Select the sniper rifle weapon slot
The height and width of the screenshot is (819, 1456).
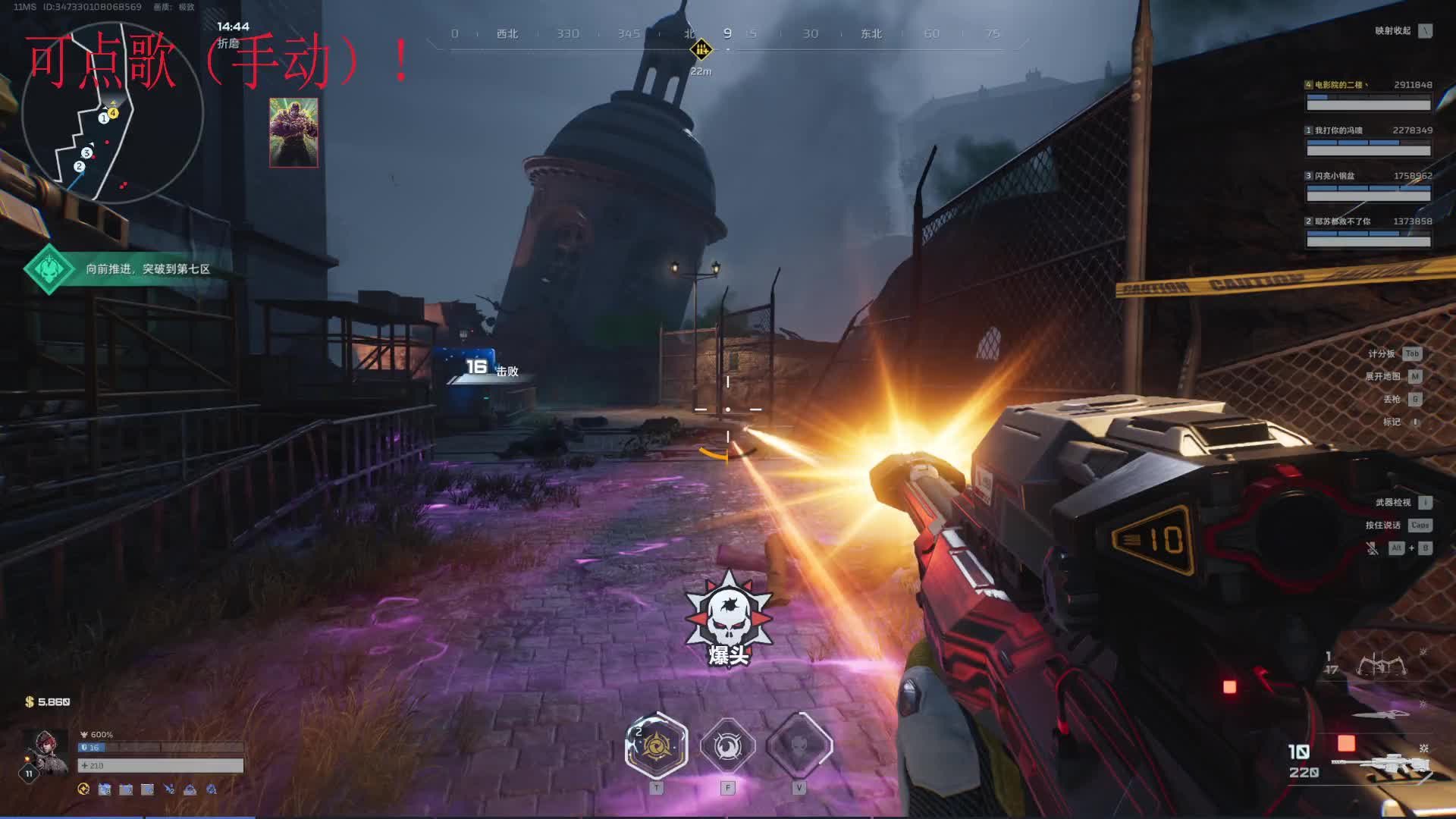click(1380, 764)
